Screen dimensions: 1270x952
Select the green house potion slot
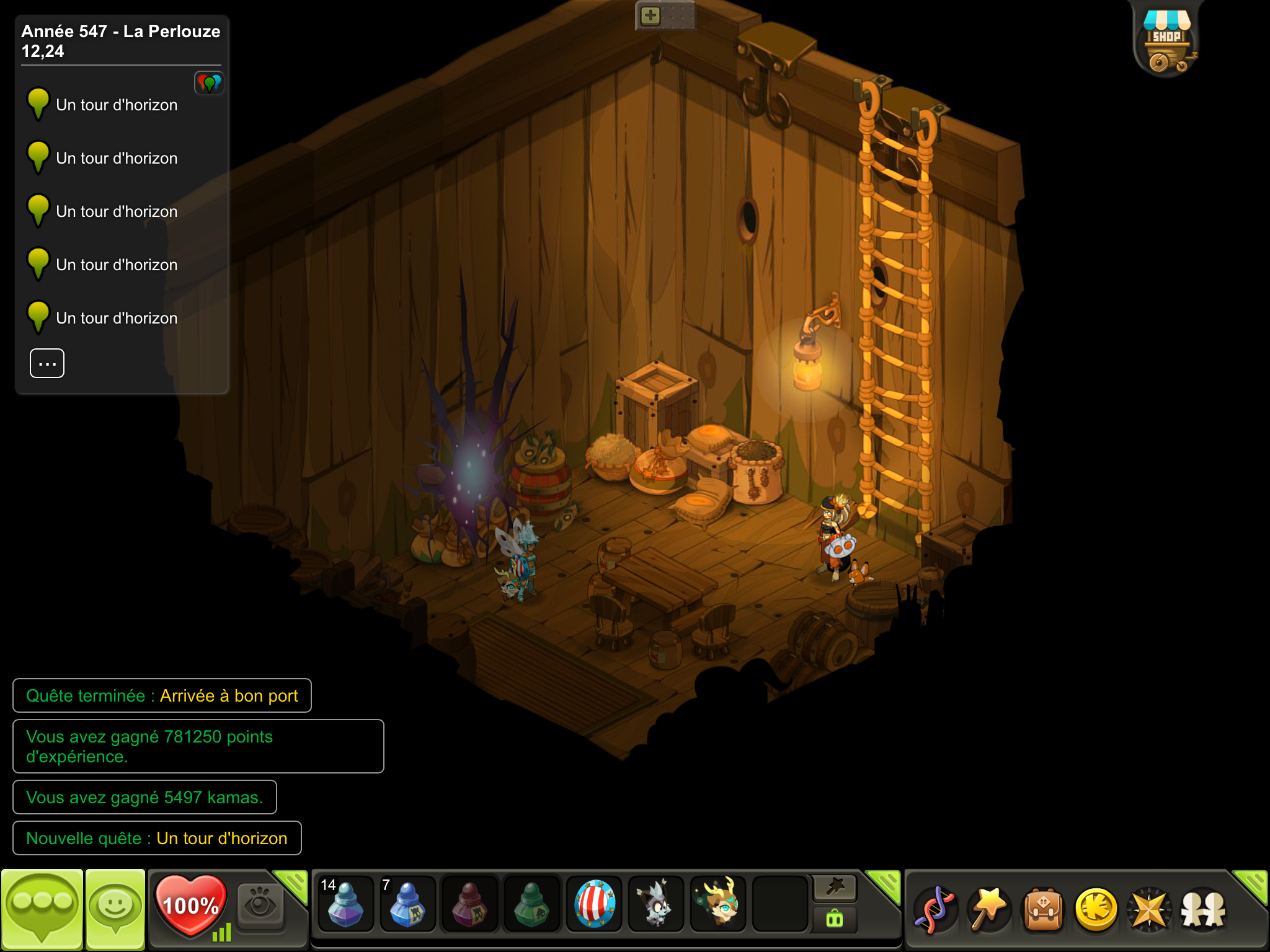pyautogui.click(x=531, y=904)
